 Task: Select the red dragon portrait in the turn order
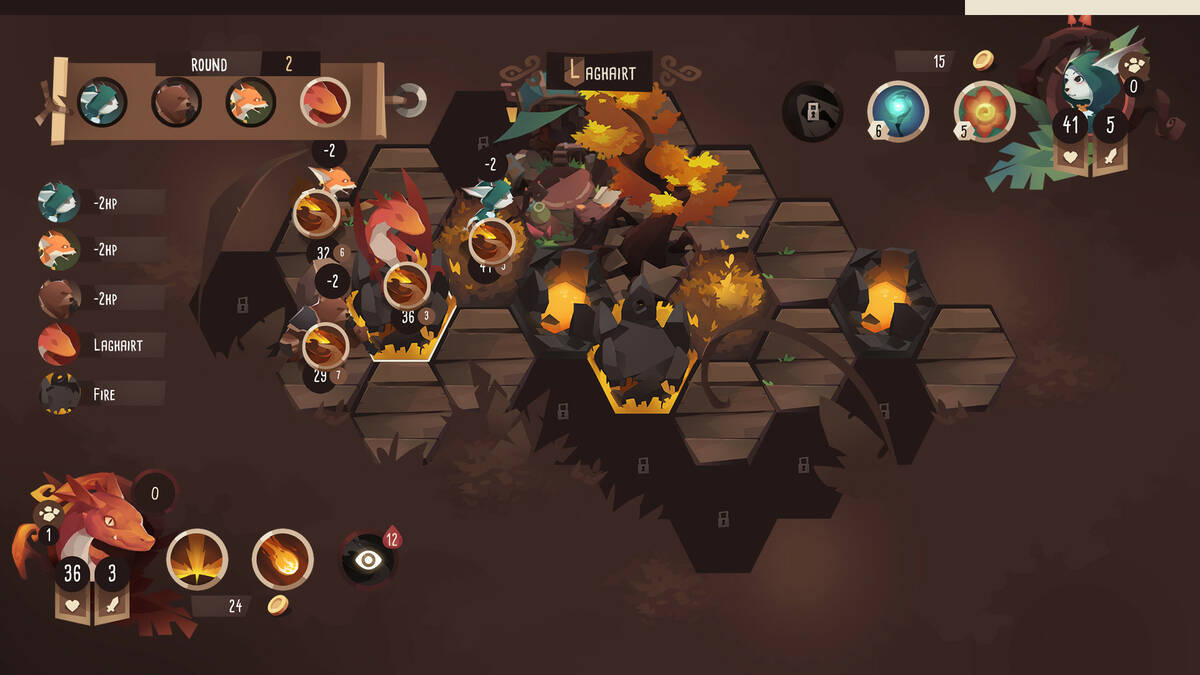[325, 102]
